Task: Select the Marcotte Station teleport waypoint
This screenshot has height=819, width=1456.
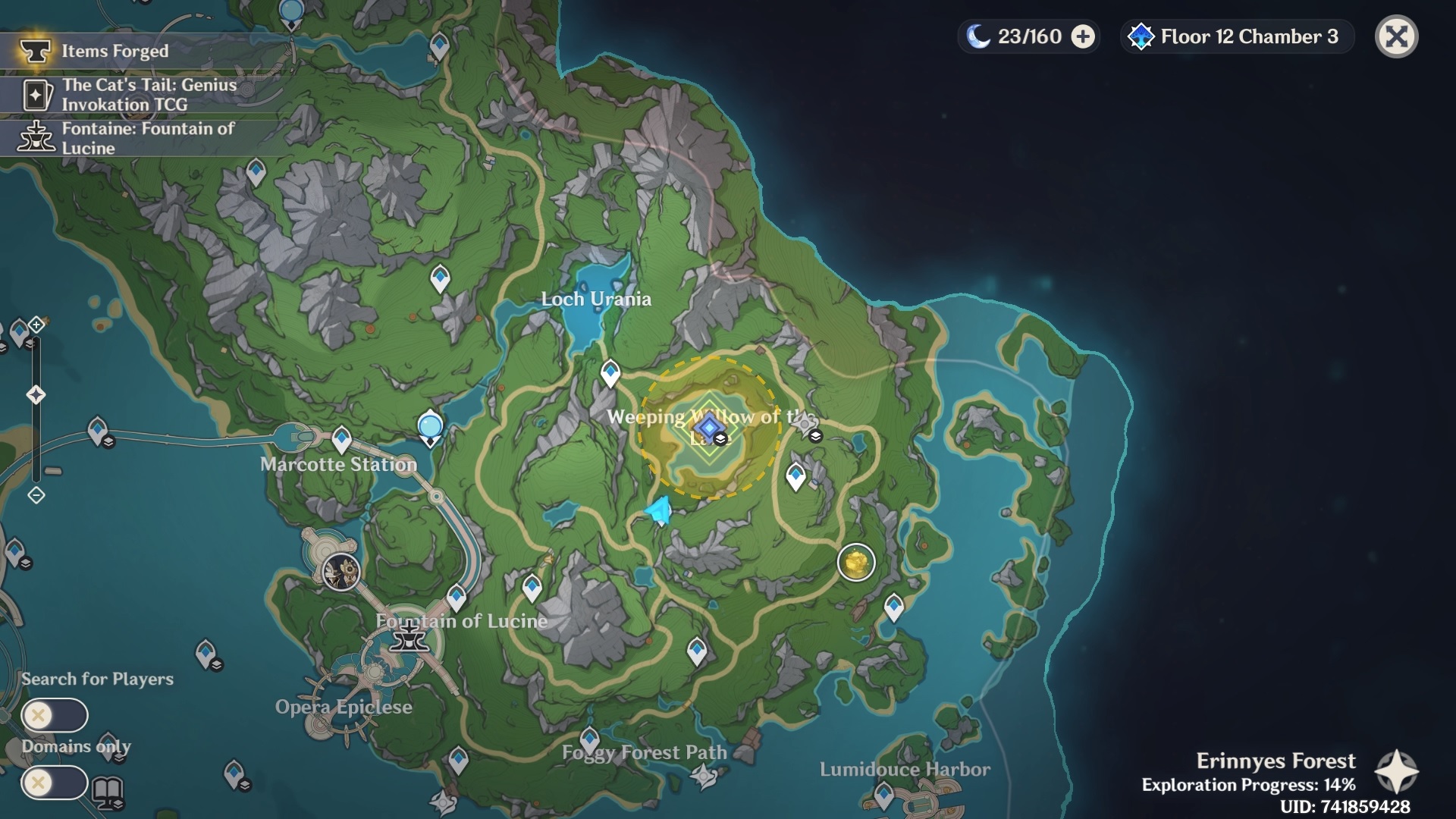Action: (x=341, y=438)
